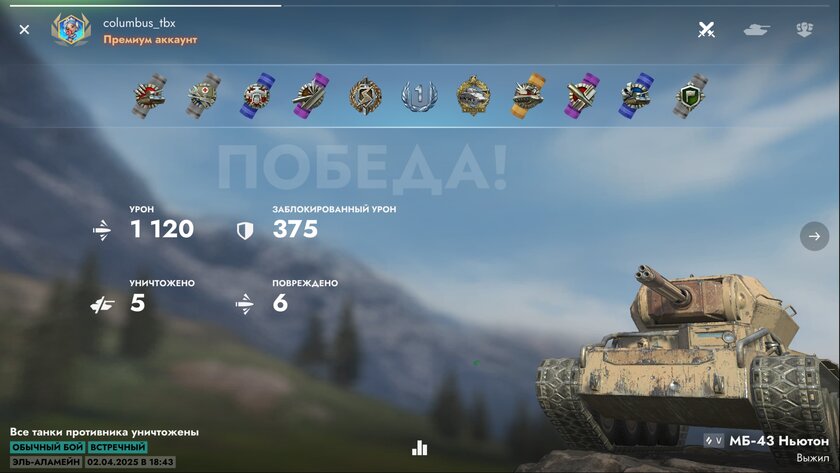View the golden tank badge medal
840x473 pixels.
point(473,96)
